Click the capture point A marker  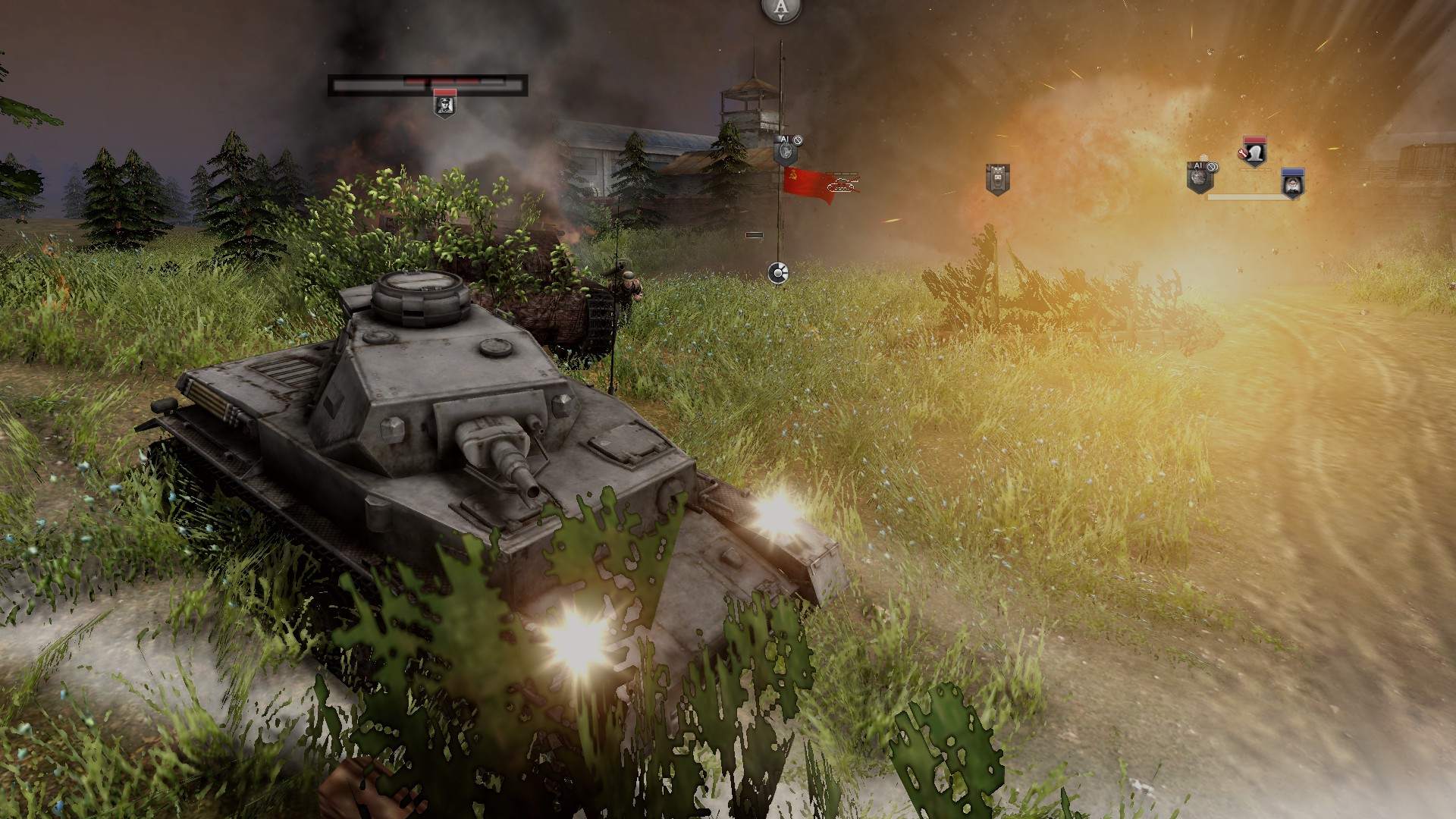click(x=781, y=9)
